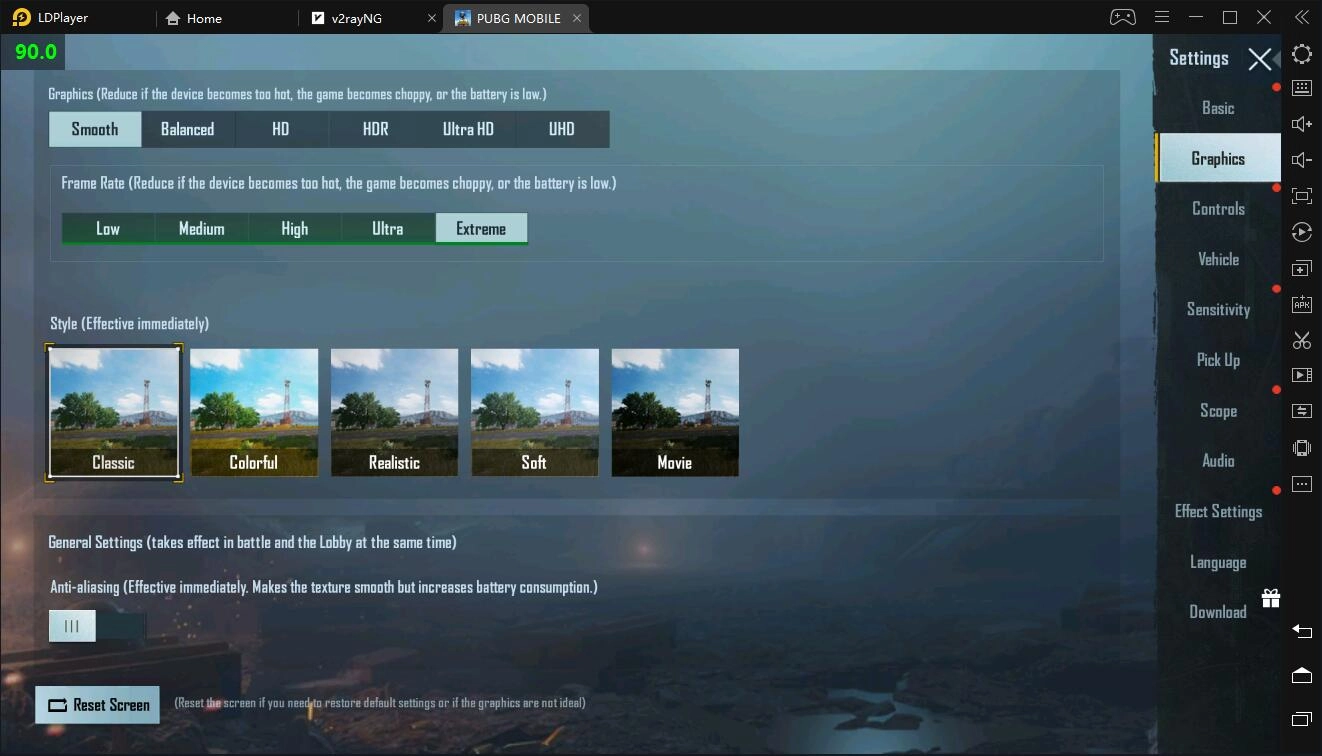Collapse the sidebar with double chevron

(x=1301, y=16)
